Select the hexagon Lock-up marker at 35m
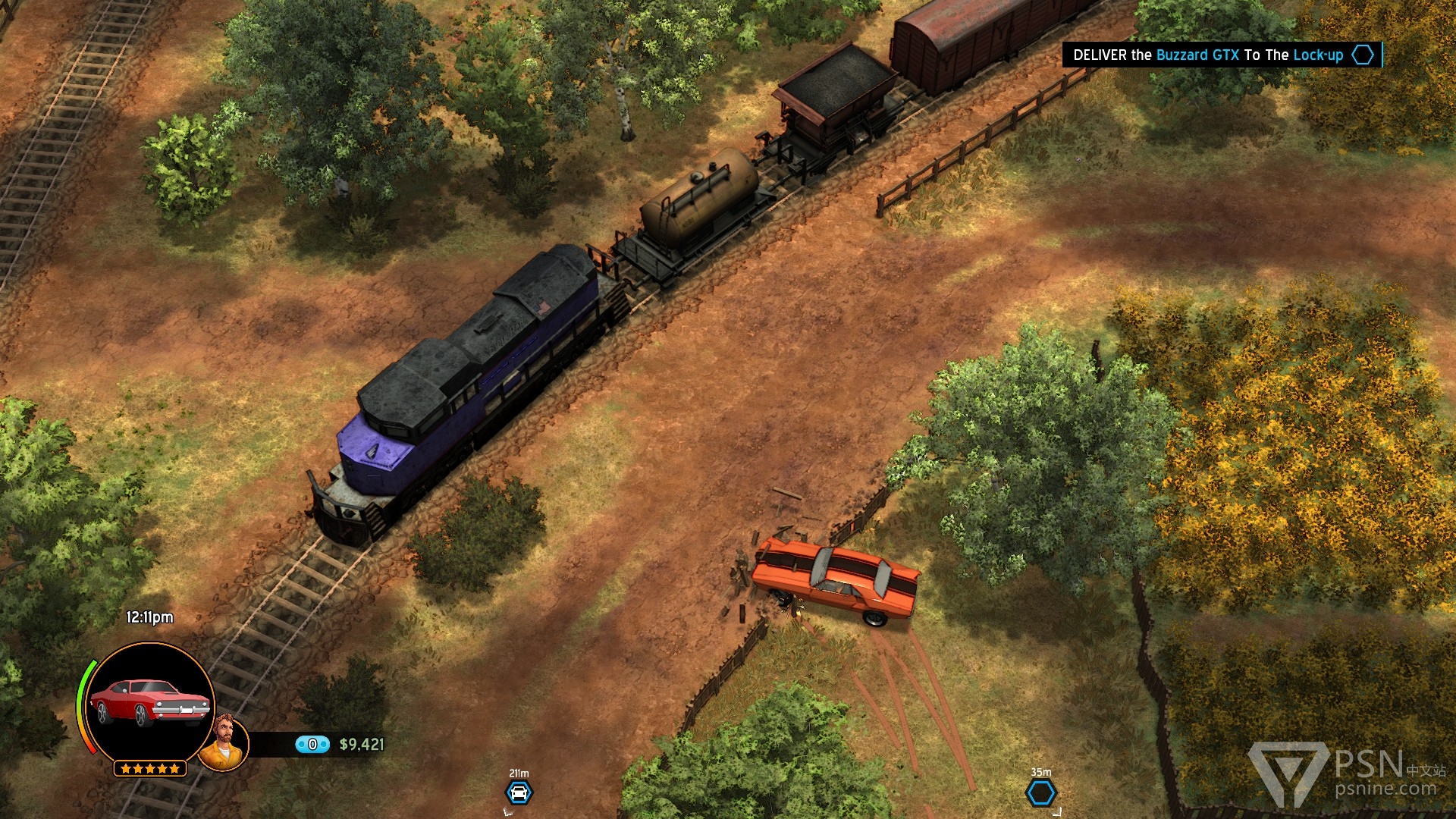 1040,793
